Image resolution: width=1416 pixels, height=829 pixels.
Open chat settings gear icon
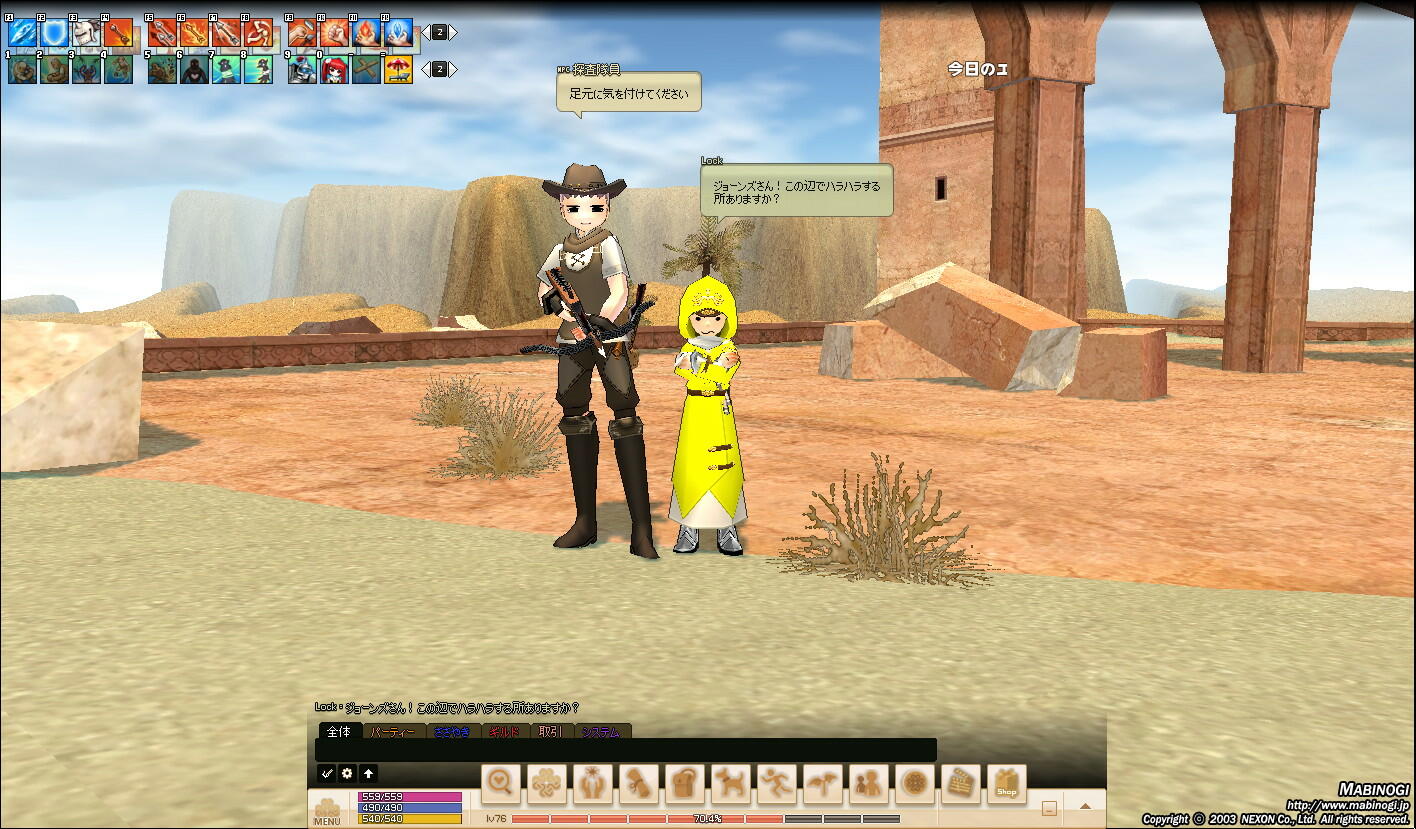[x=347, y=773]
